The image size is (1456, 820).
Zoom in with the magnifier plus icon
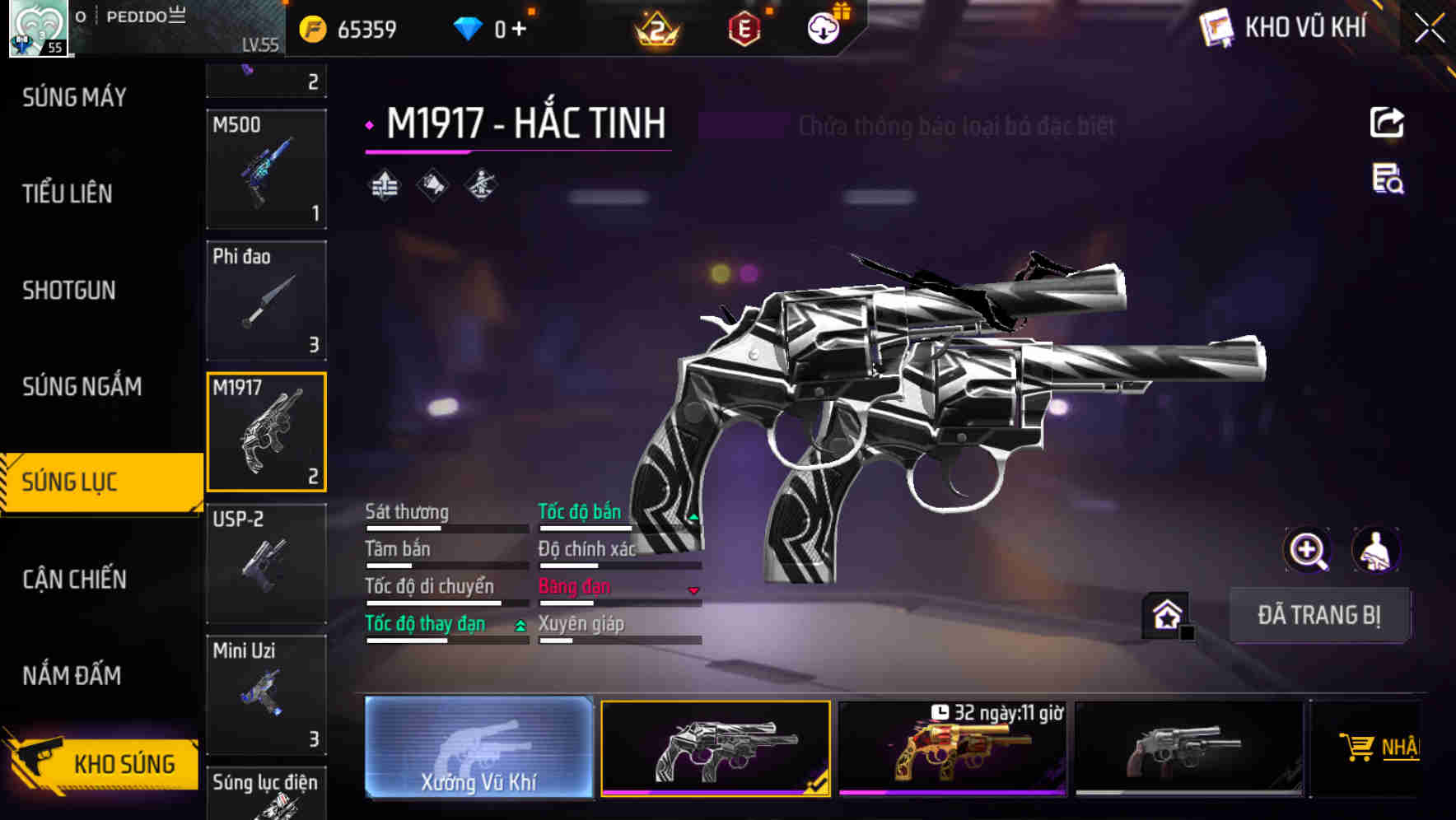point(1307,550)
